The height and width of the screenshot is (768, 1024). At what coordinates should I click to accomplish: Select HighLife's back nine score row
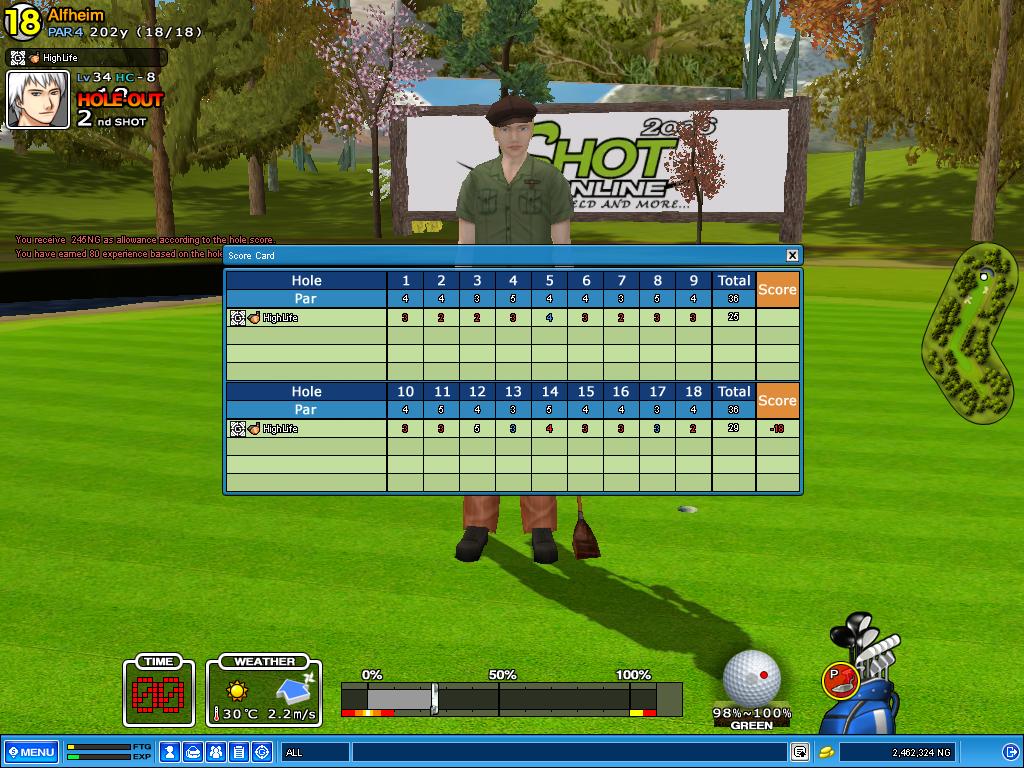(x=512, y=429)
